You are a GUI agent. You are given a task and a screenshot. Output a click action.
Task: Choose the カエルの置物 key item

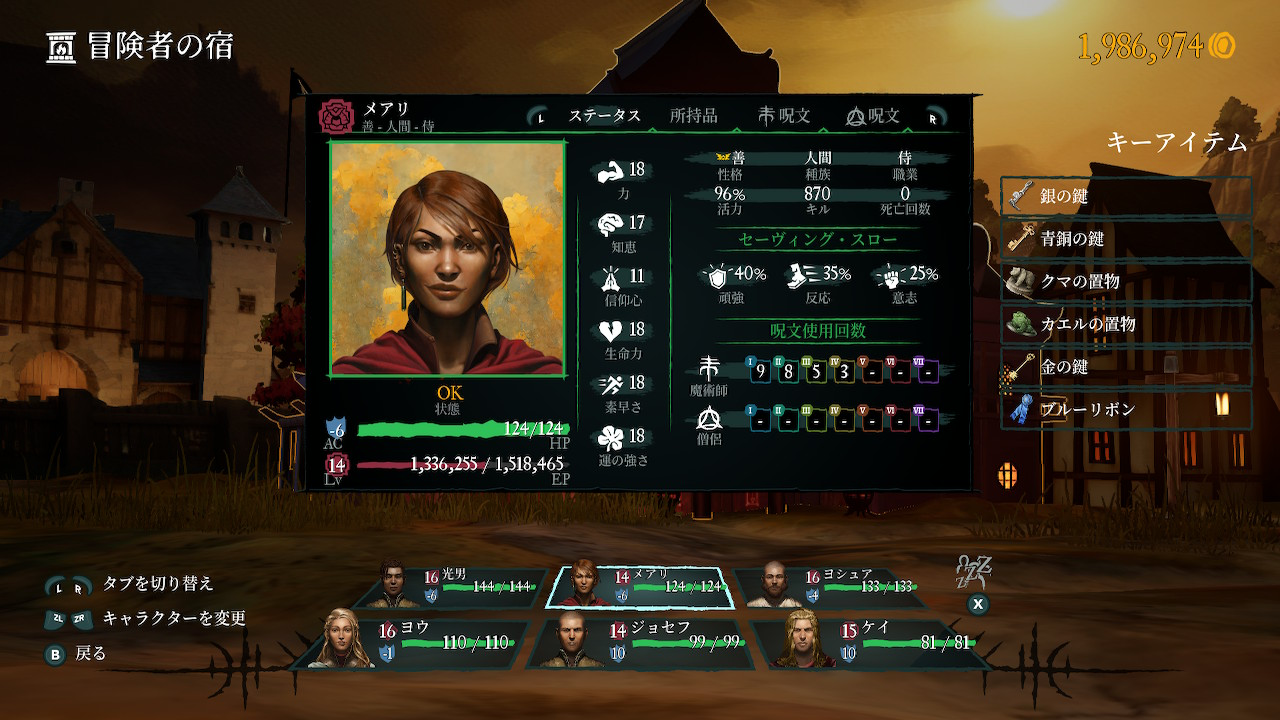pos(1126,324)
